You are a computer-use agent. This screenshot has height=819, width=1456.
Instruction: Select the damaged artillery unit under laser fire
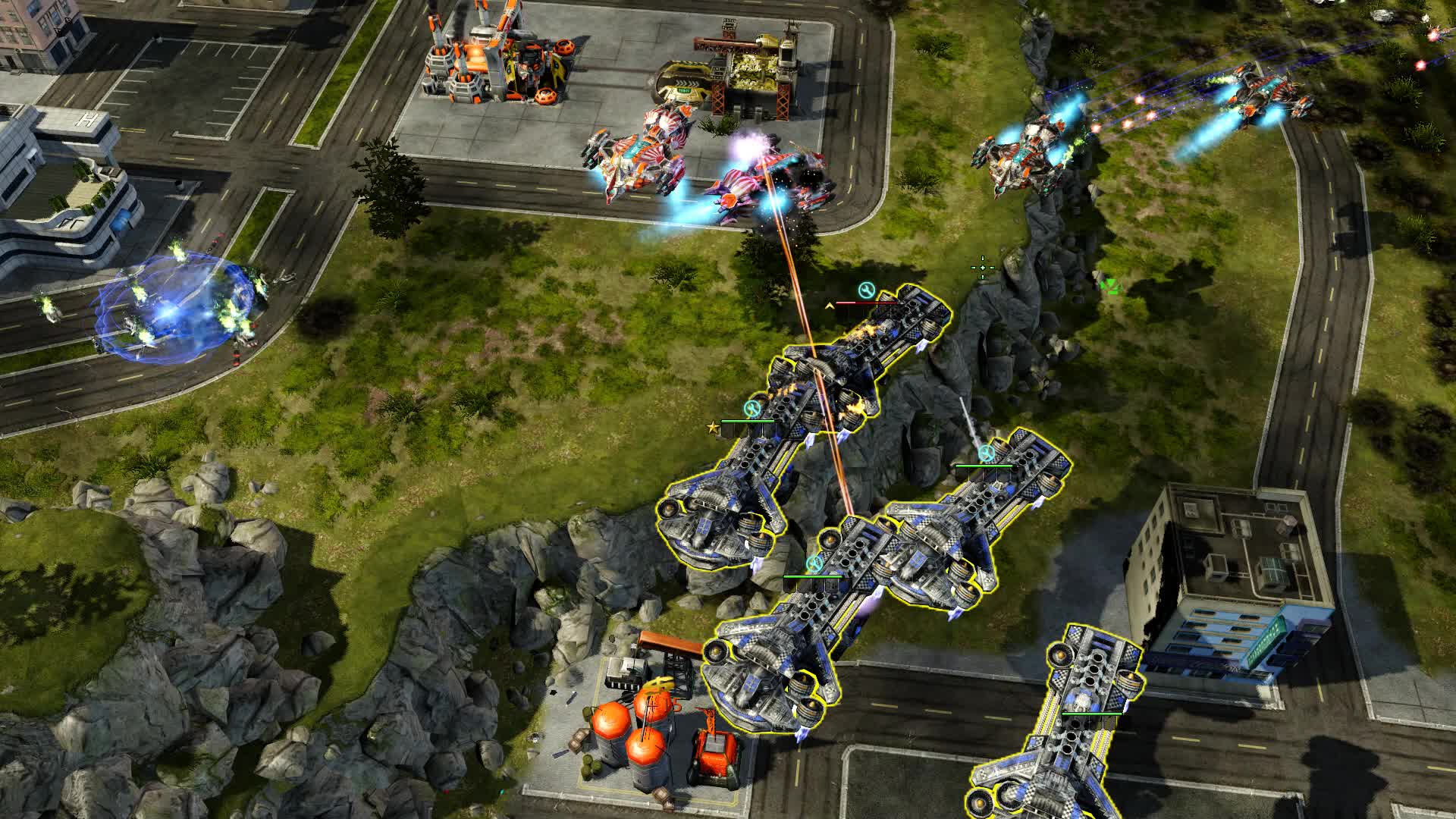coord(880,341)
